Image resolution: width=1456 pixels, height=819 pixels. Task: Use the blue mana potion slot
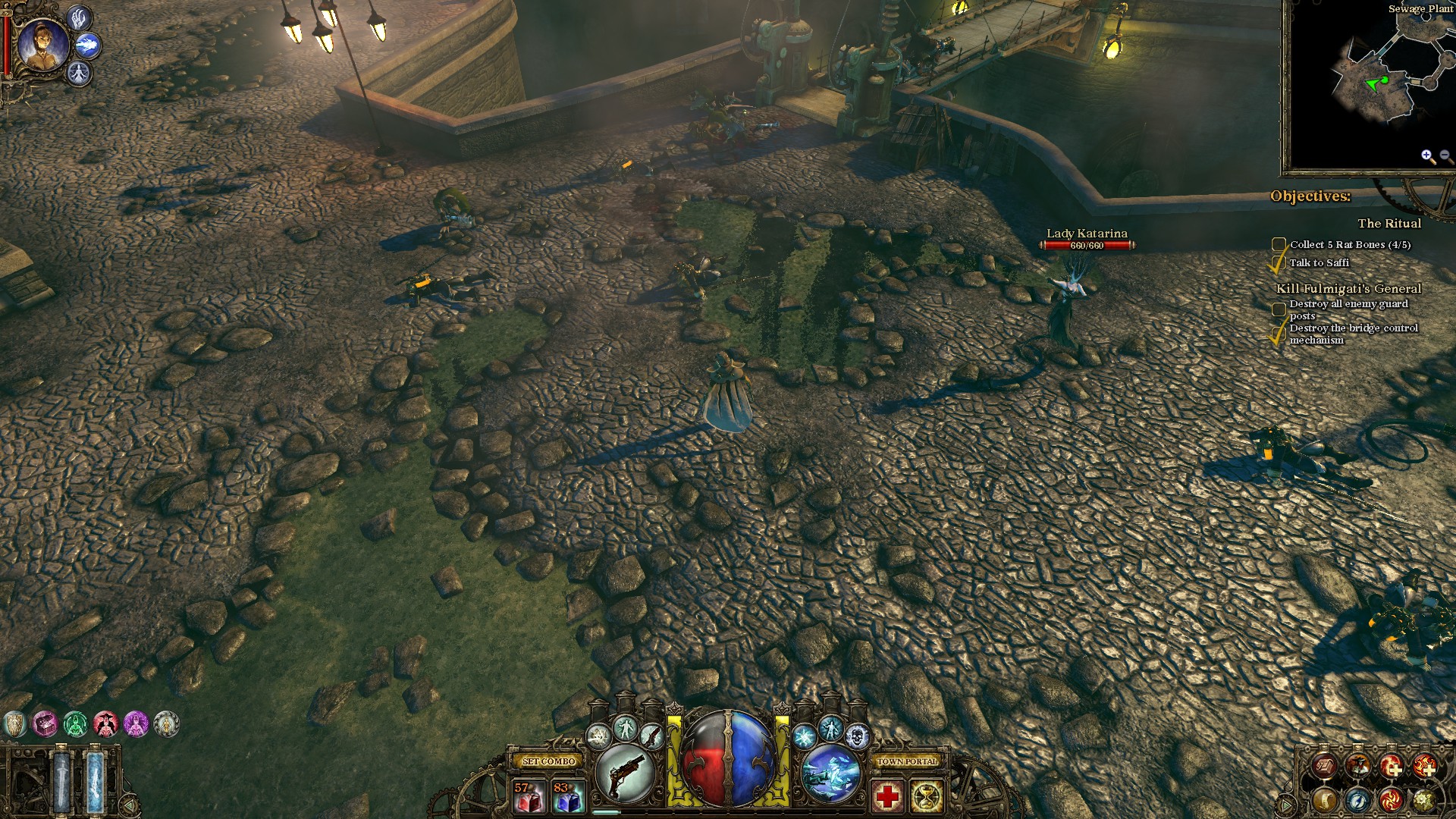click(x=568, y=796)
